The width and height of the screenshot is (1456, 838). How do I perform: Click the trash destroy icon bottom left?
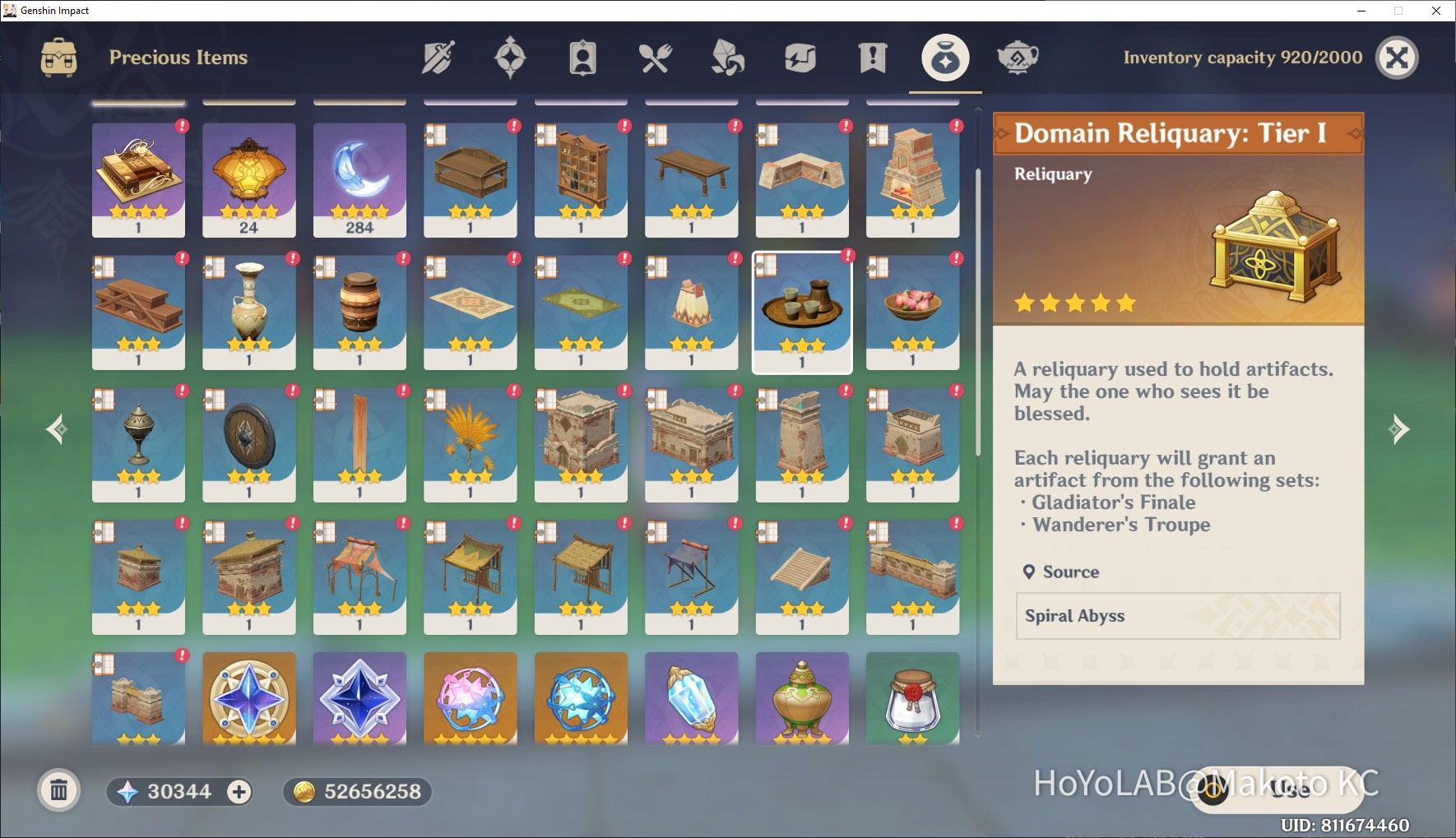click(58, 790)
